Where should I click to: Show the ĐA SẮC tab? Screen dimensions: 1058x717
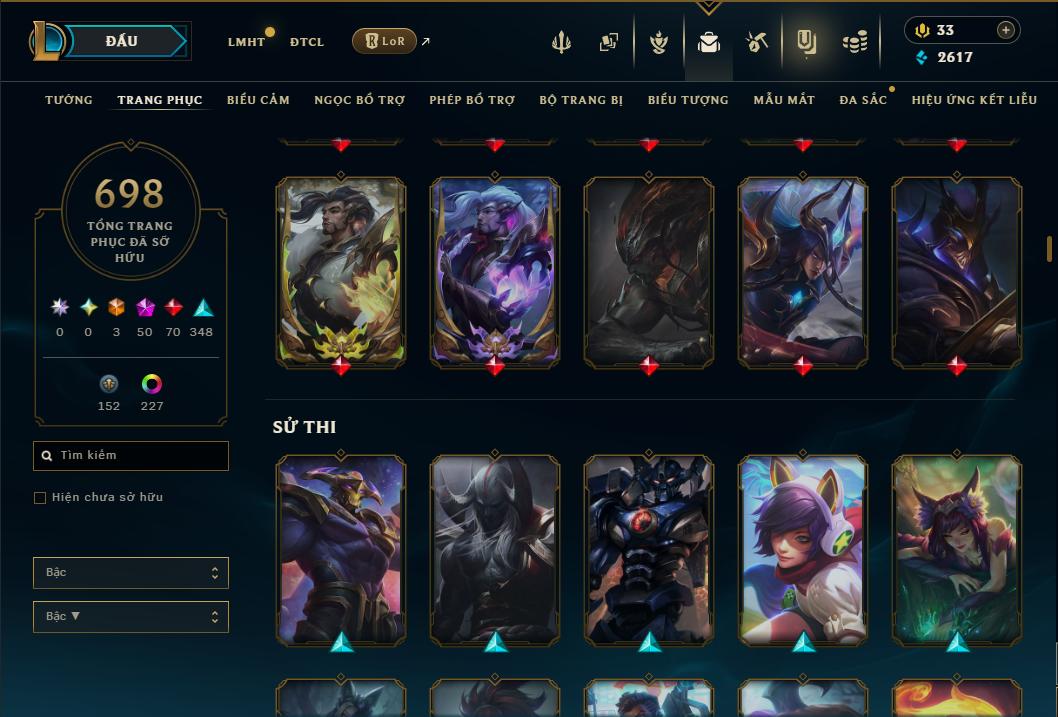click(x=863, y=100)
